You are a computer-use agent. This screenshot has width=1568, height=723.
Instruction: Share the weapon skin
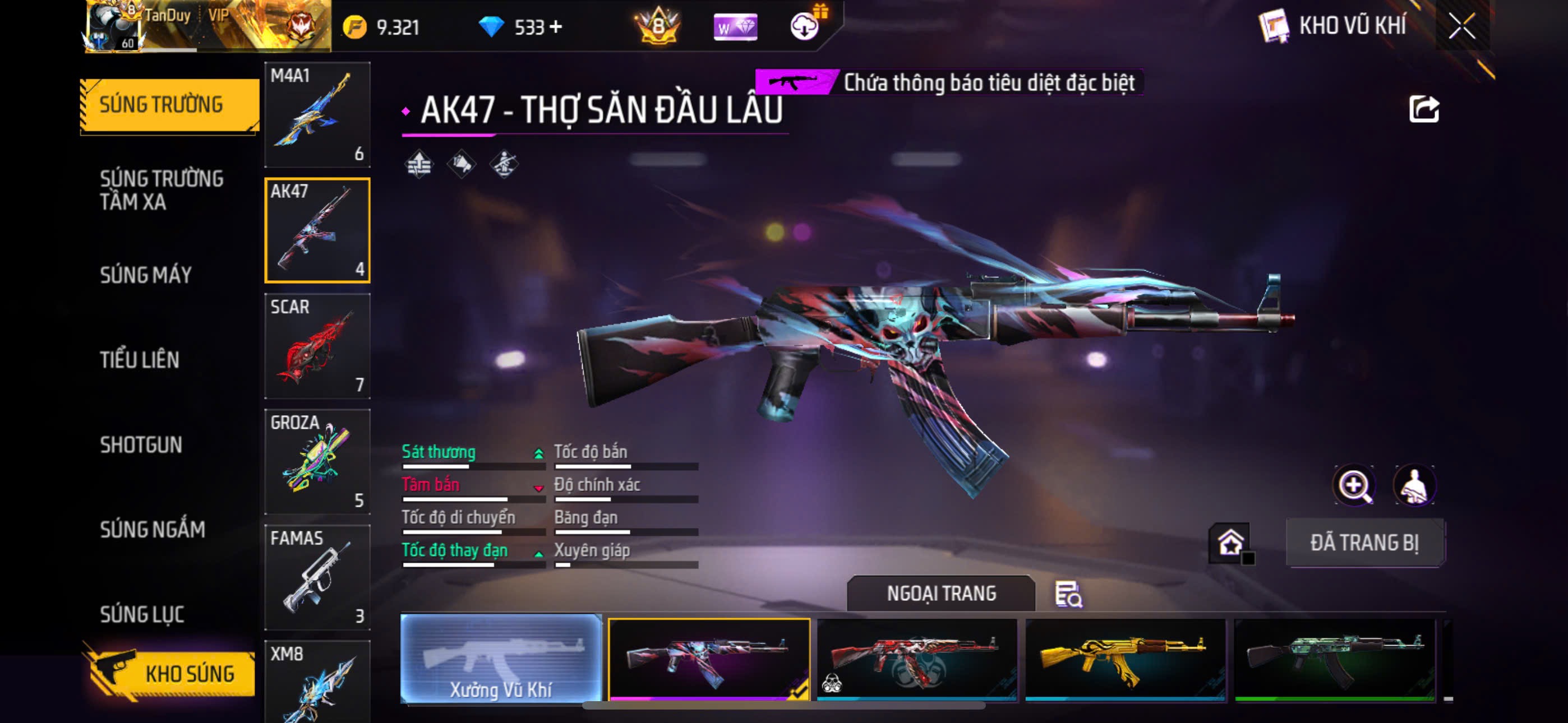coord(1424,109)
